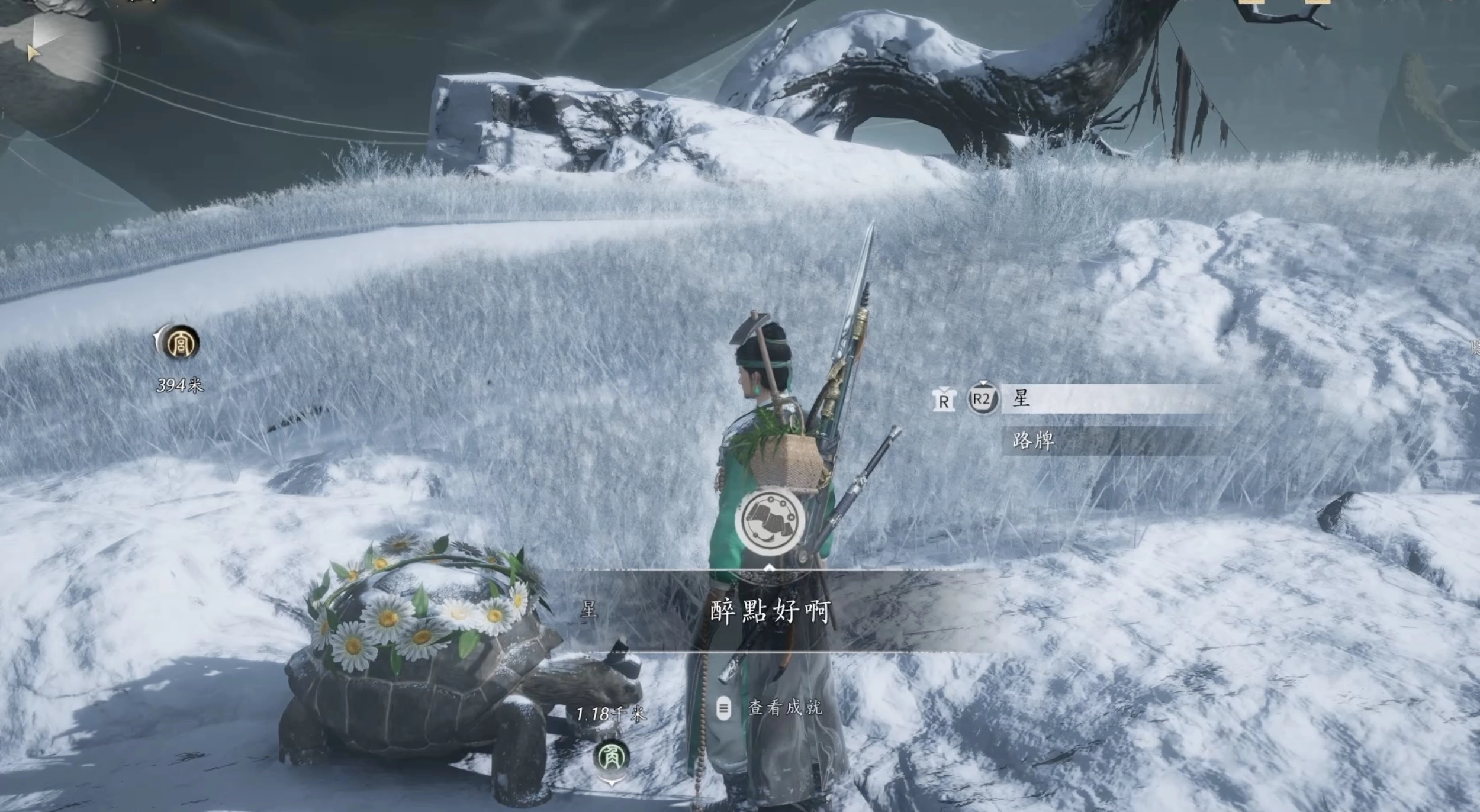Open the 醉點好啊 achievement banner
Screen dimensions: 1480x812
tap(770, 611)
